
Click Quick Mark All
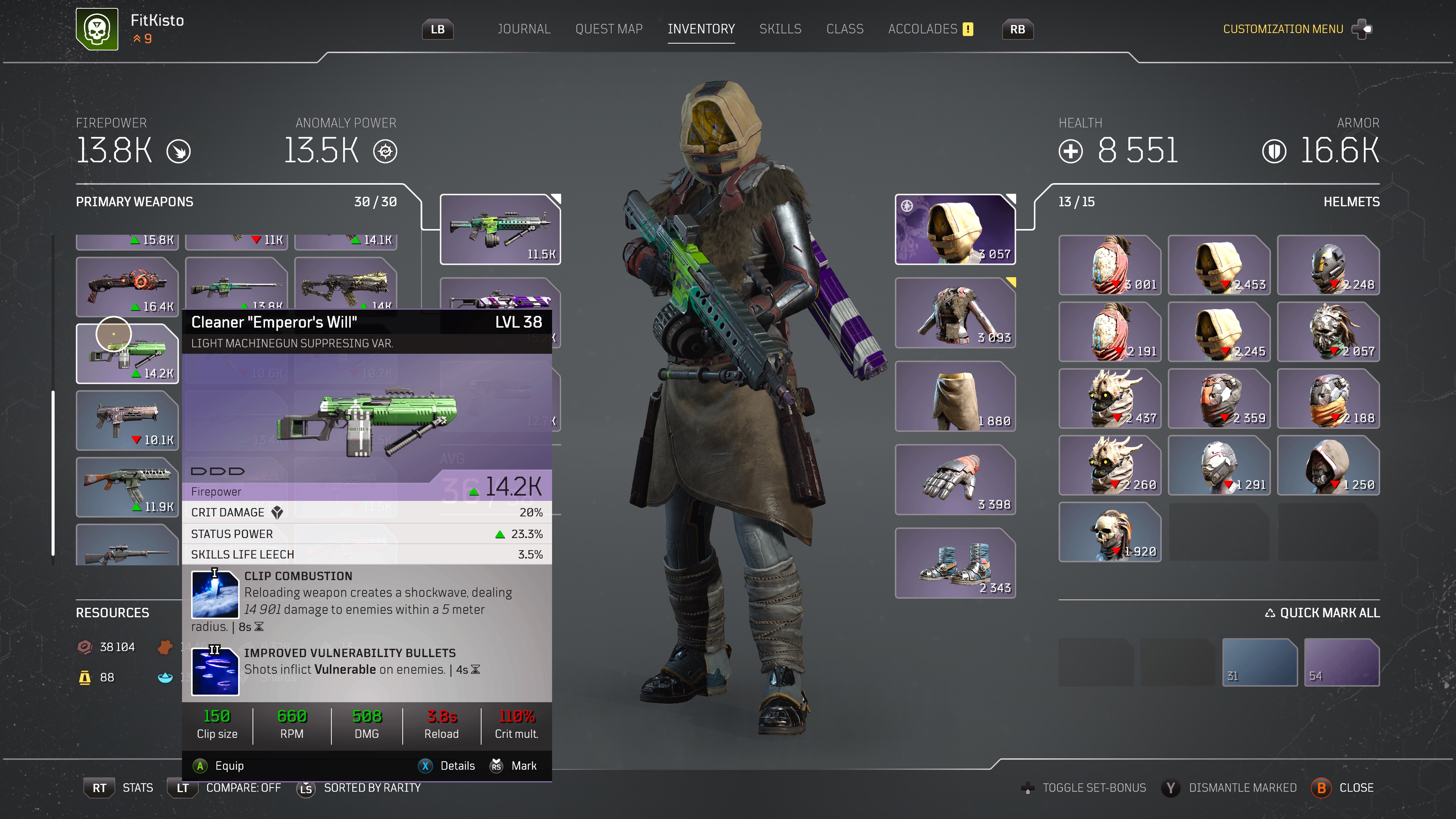(1323, 613)
